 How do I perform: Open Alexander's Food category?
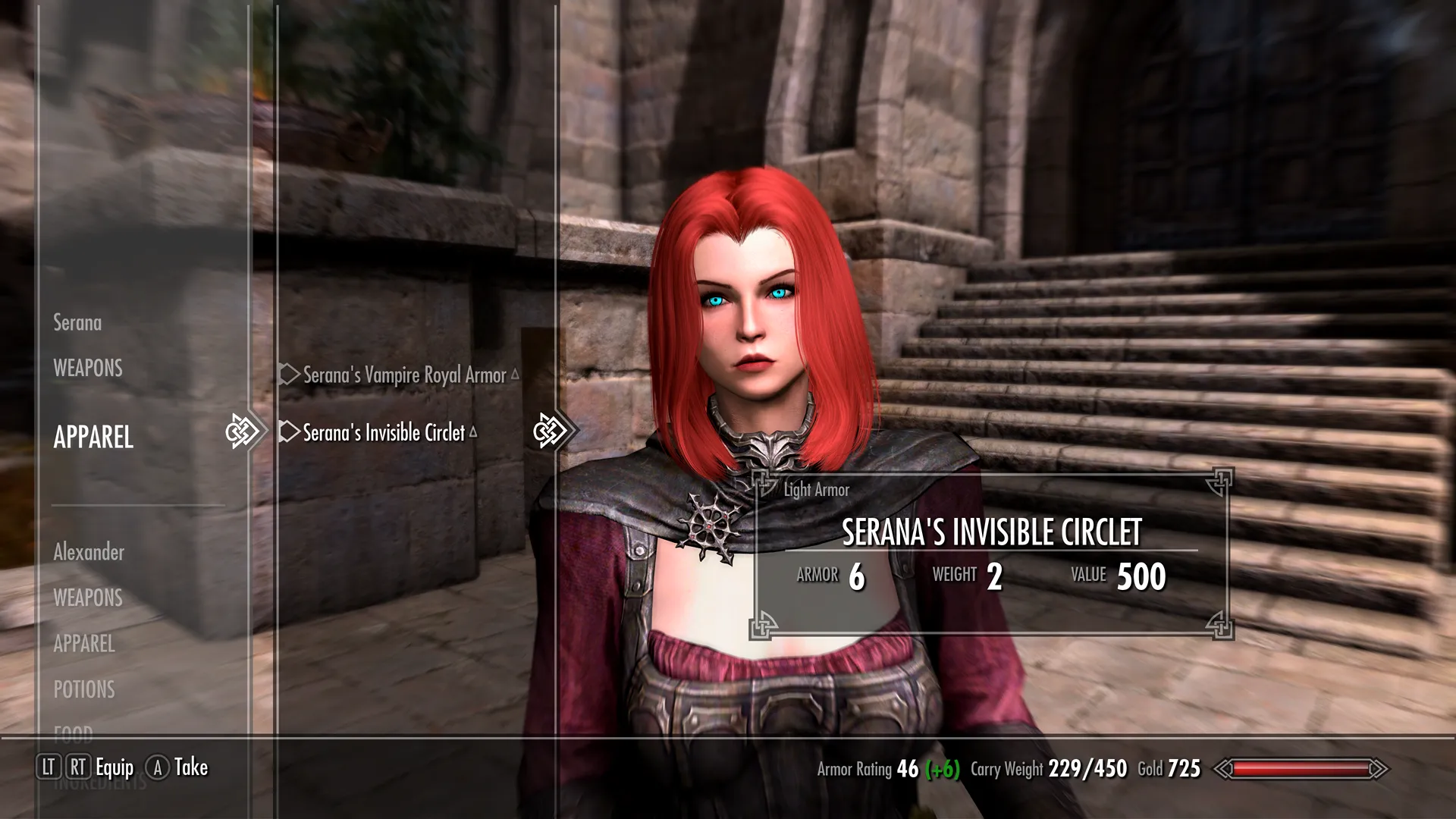(x=74, y=732)
